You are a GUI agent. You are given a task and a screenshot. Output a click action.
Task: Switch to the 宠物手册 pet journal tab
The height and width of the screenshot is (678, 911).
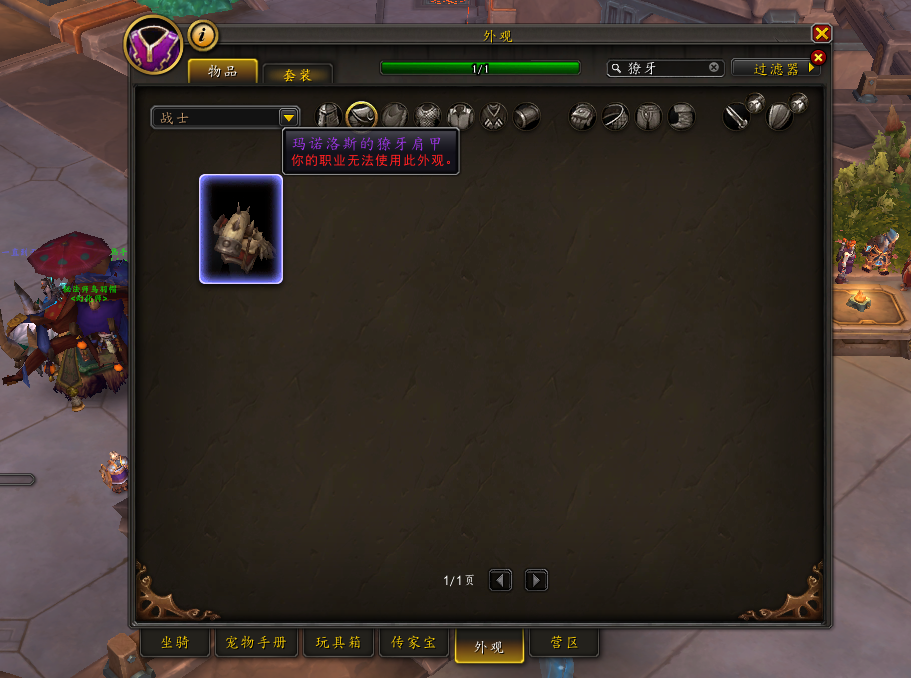click(256, 643)
